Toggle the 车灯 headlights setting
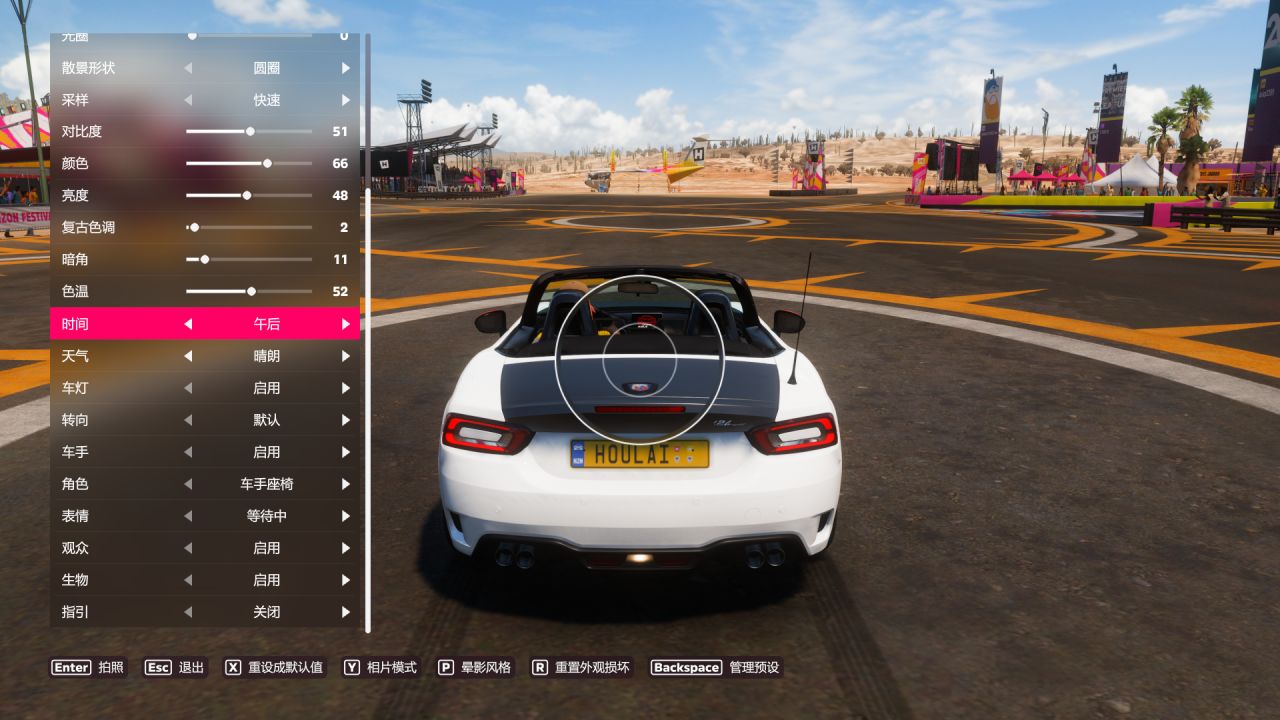The height and width of the screenshot is (720, 1280). [x=346, y=388]
